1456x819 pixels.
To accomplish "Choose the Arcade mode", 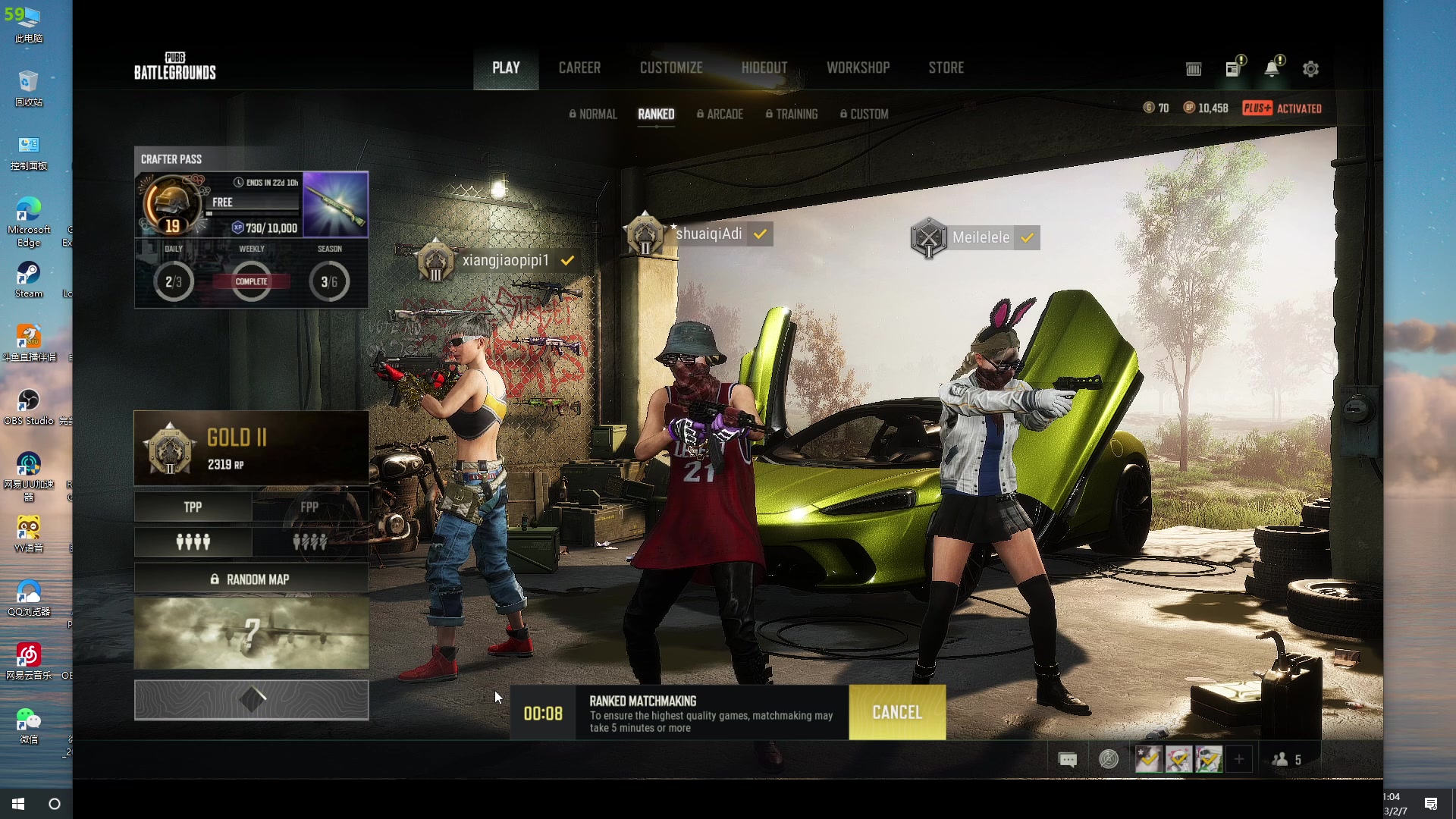I will click(720, 114).
